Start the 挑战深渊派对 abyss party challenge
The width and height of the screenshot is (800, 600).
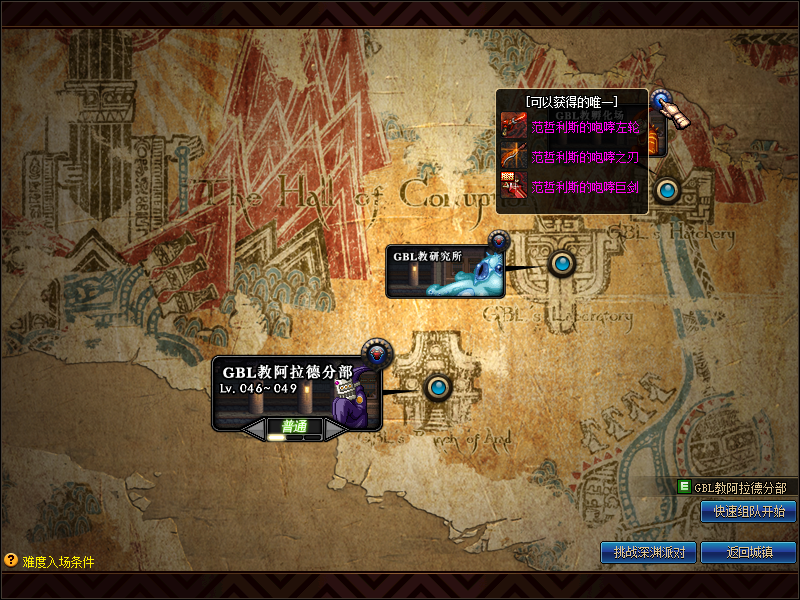[648, 552]
